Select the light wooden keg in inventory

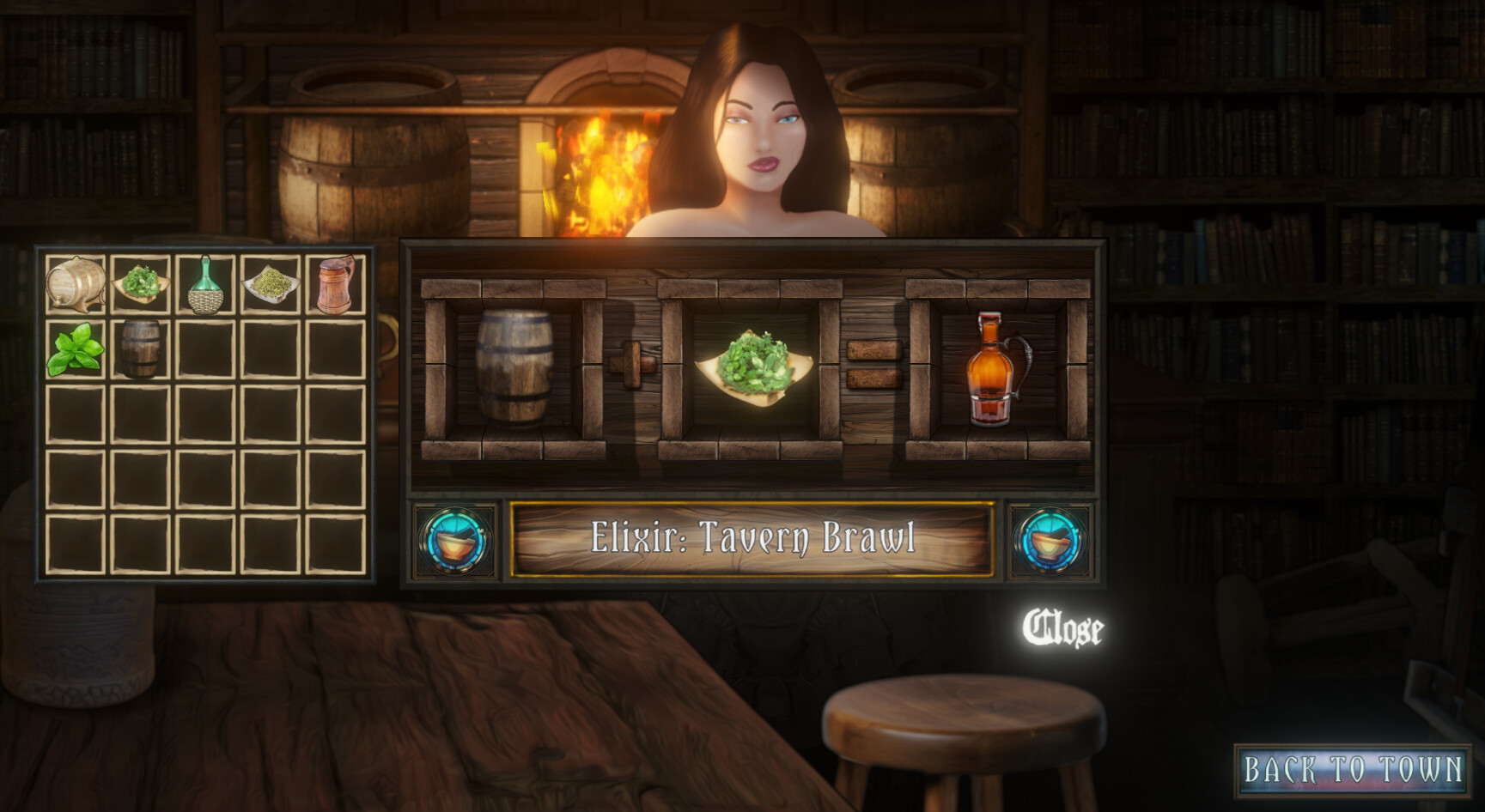point(76,284)
